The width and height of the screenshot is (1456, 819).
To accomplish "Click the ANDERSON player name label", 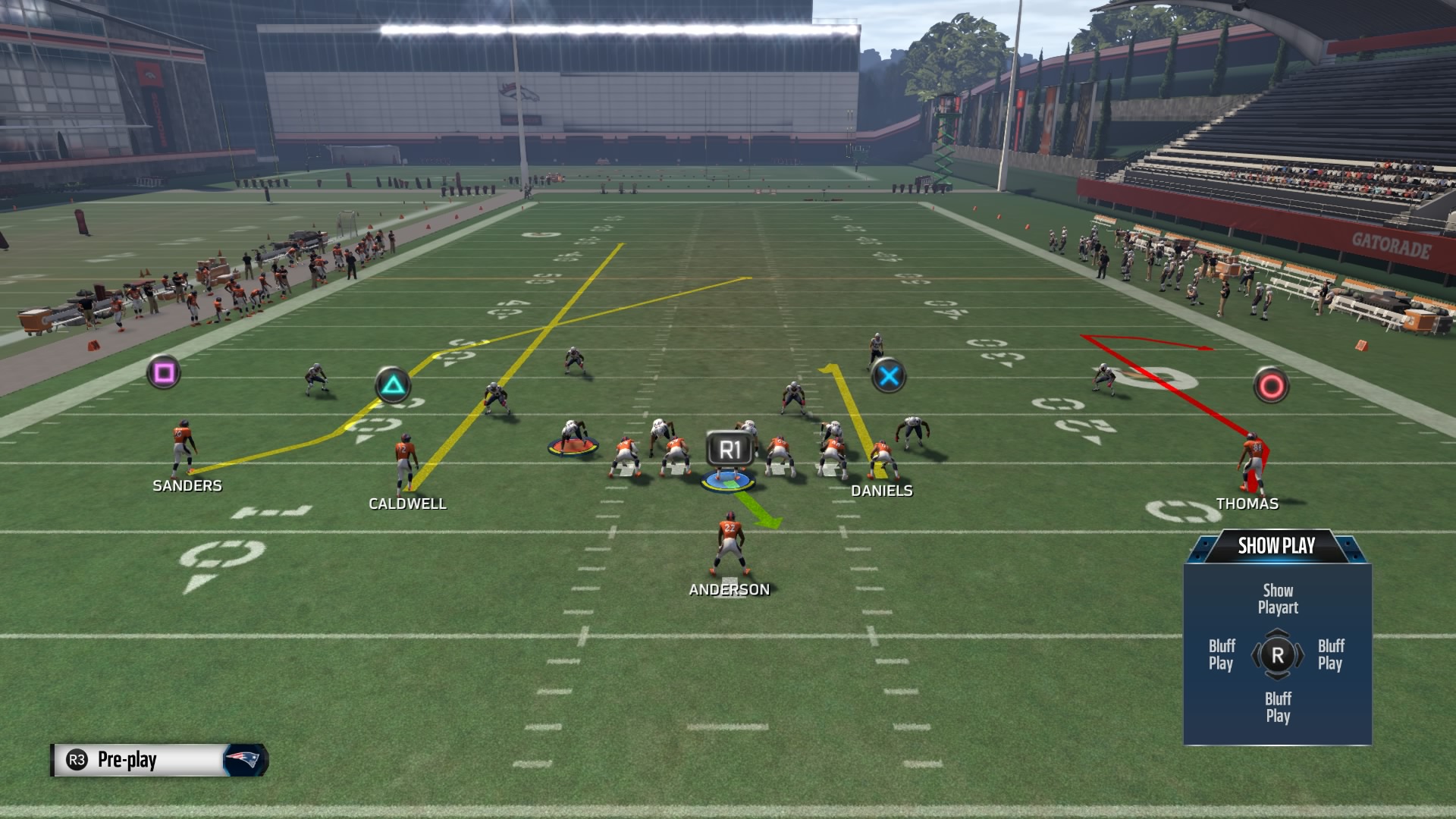I will pyautogui.click(x=729, y=588).
